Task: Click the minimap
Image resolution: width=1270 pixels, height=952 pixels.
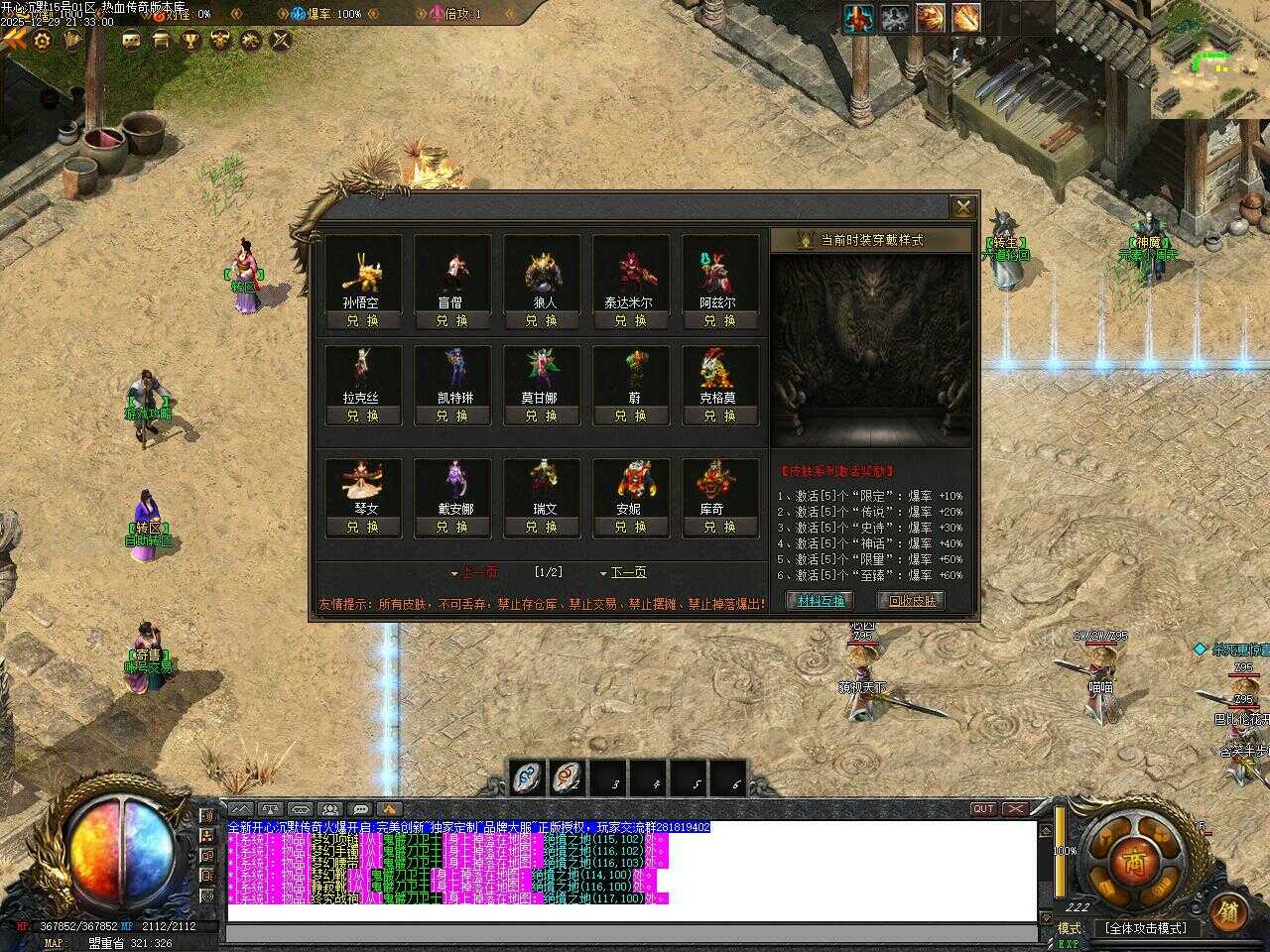Action: coord(1210,58)
